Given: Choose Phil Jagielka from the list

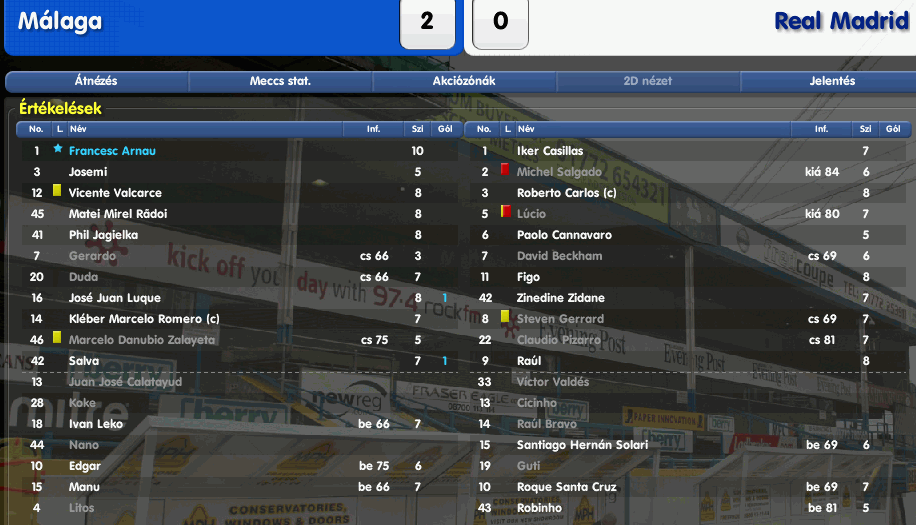Looking at the screenshot, I should coord(103,235).
